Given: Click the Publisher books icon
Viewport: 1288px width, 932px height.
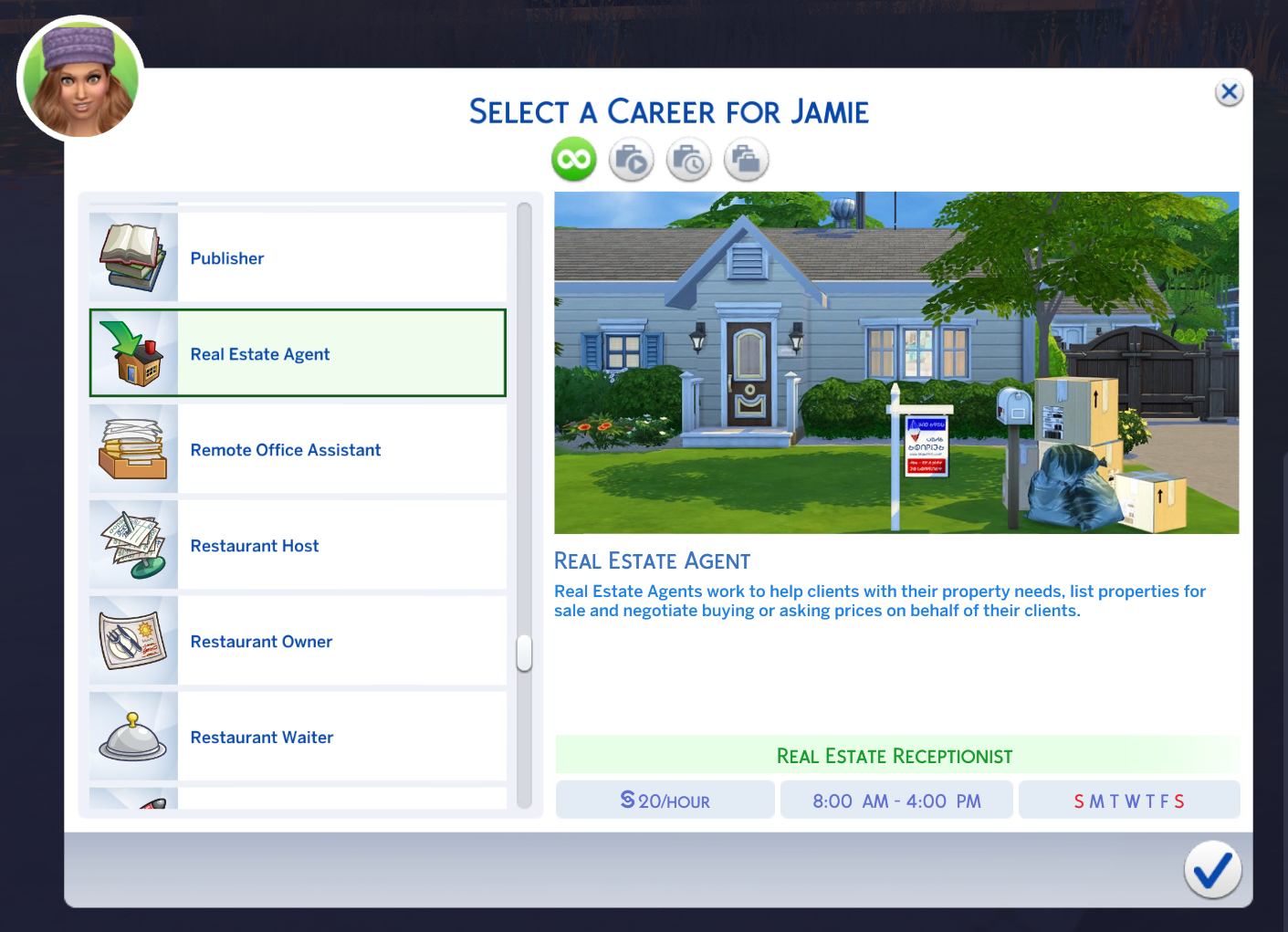Looking at the screenshot, I should [133, 257].
